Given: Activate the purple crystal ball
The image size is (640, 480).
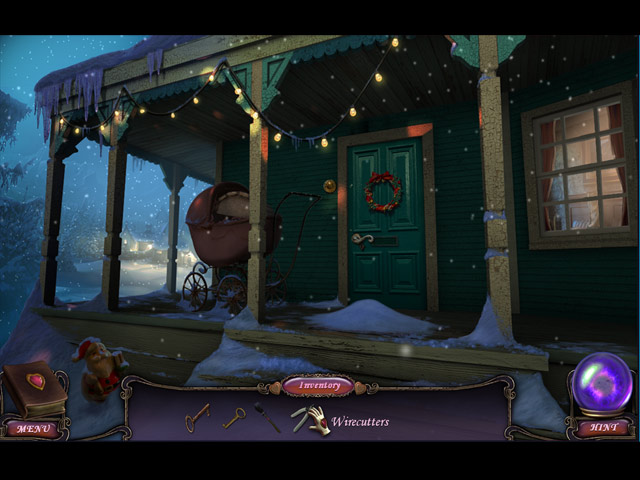Looking at the screenshot, I should point(602,383).
